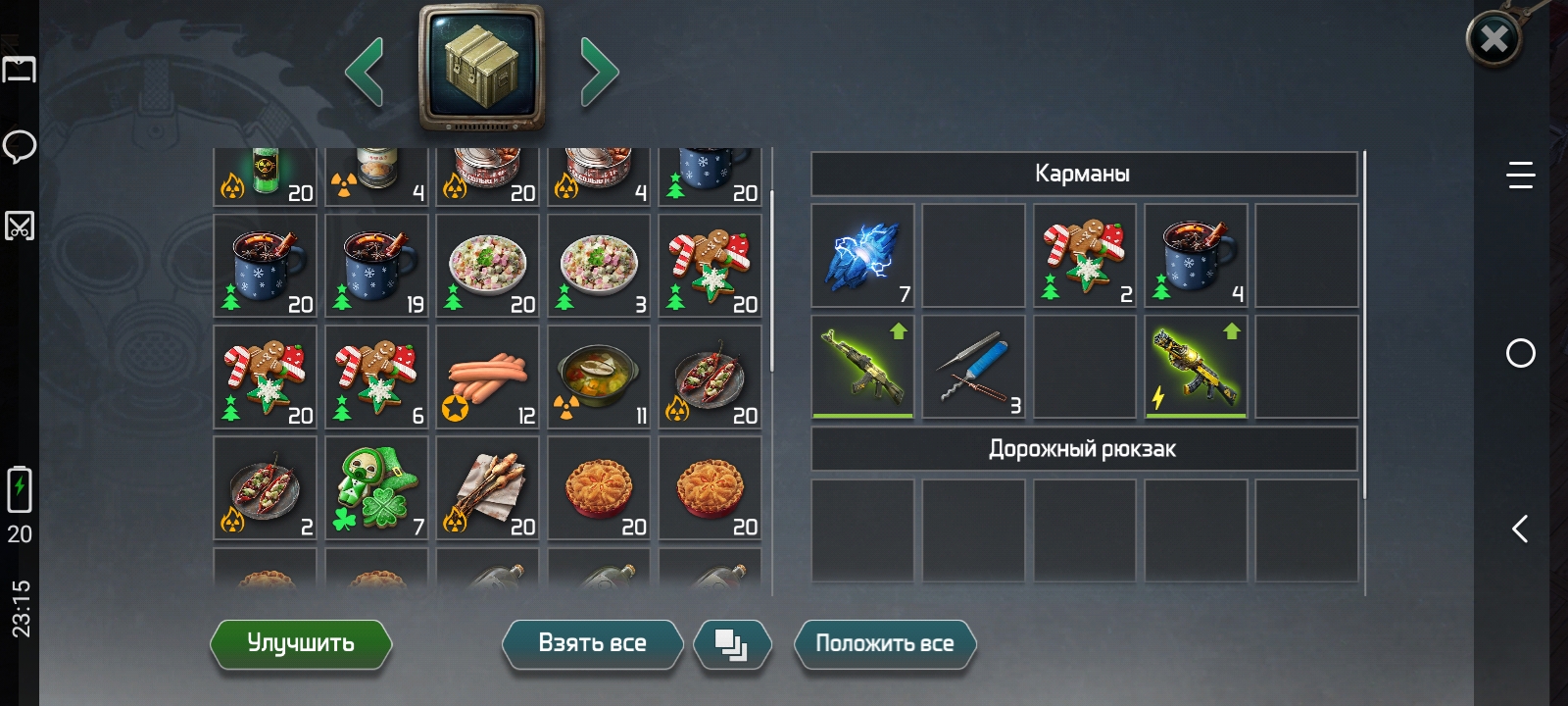Select the green AK rifle in pockets
The height and width of the screenshot is (706, 1568).
point(862,368)
